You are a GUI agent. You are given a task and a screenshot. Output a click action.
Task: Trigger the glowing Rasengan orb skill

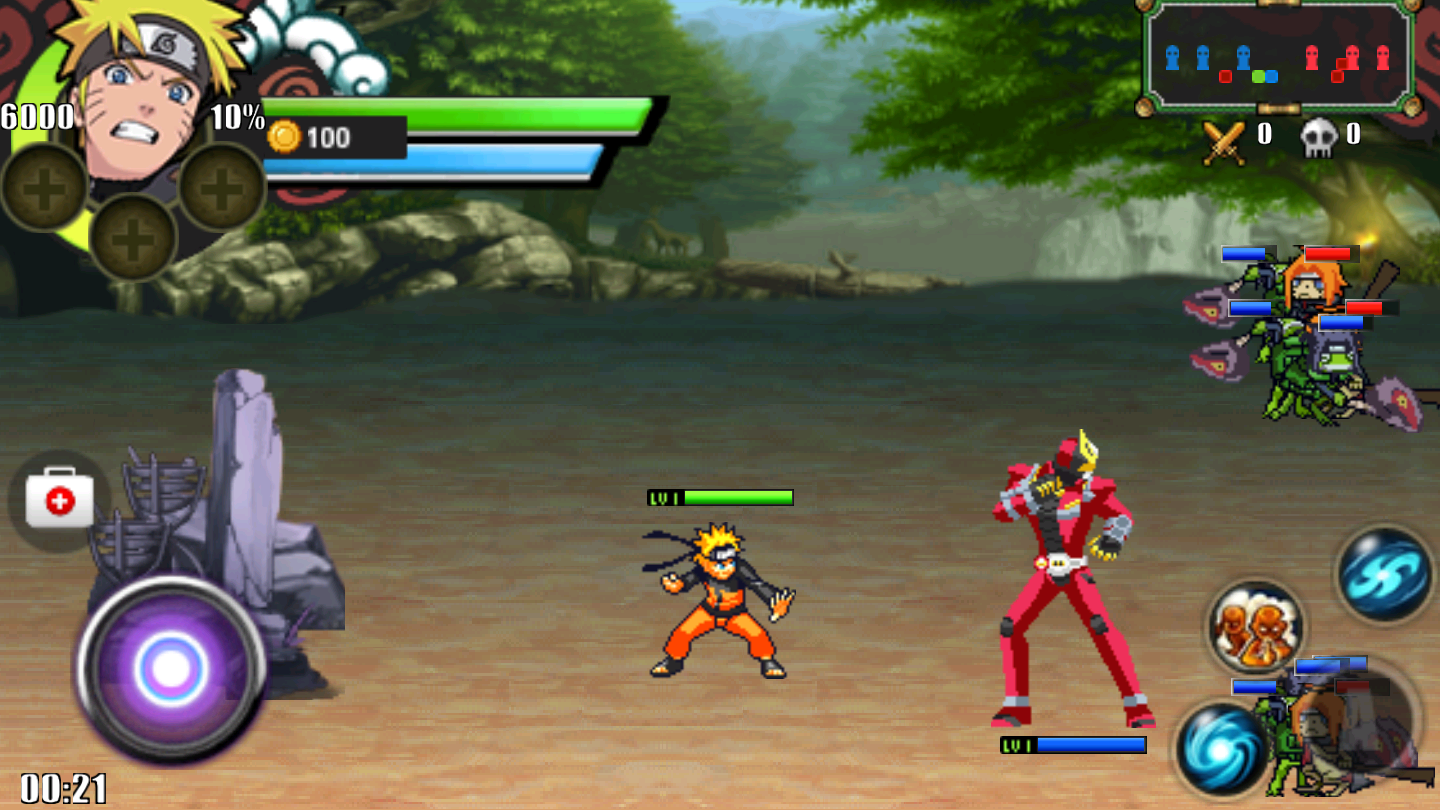(x=1222, y=748)
